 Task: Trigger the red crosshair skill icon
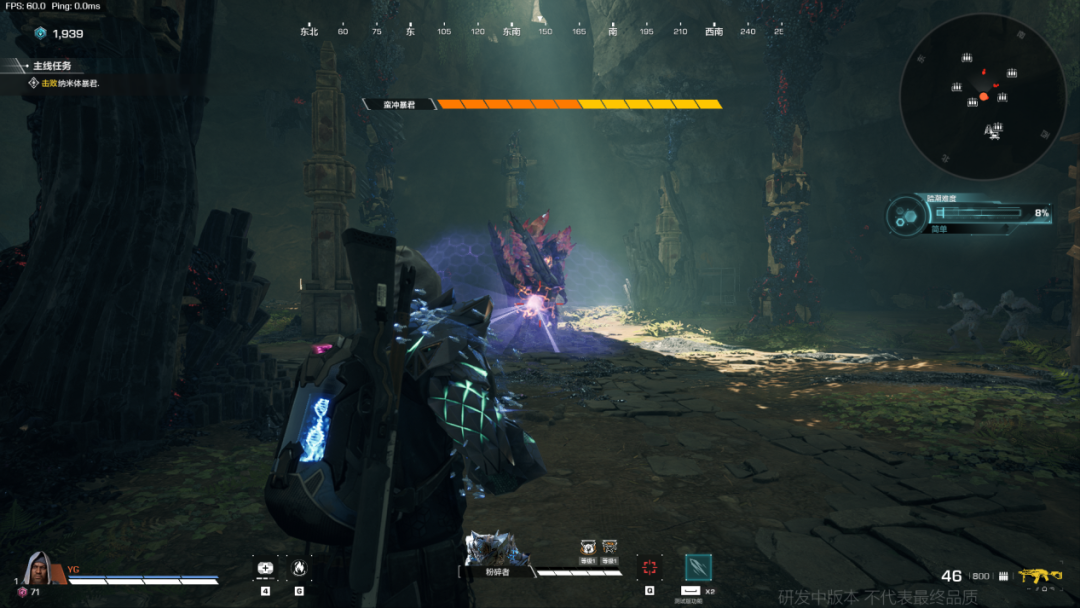650,568
